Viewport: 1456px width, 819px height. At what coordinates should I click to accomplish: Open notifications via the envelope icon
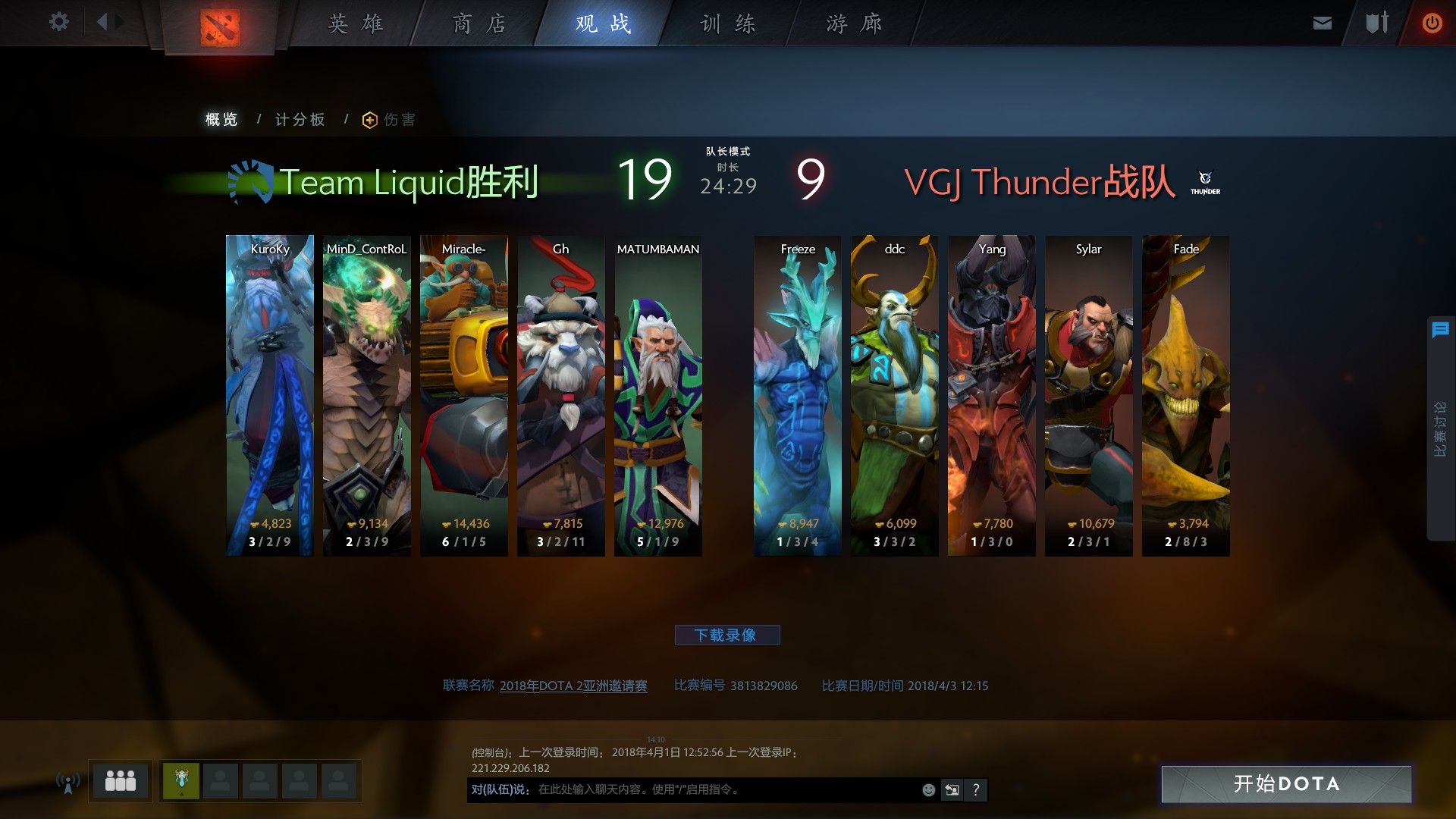coord(1321,22)
